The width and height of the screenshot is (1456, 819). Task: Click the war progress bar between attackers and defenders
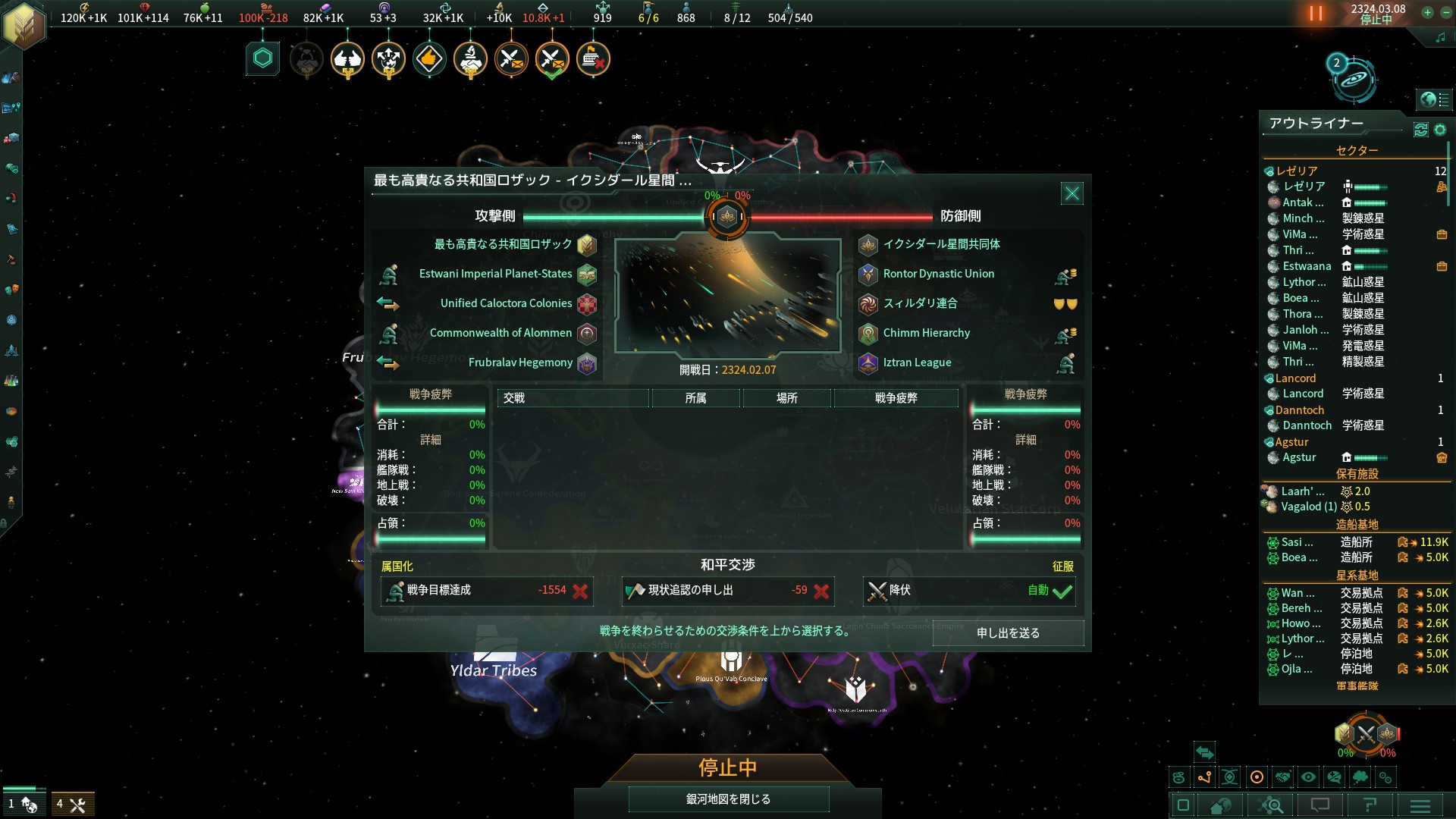click(x=727, y=217)
